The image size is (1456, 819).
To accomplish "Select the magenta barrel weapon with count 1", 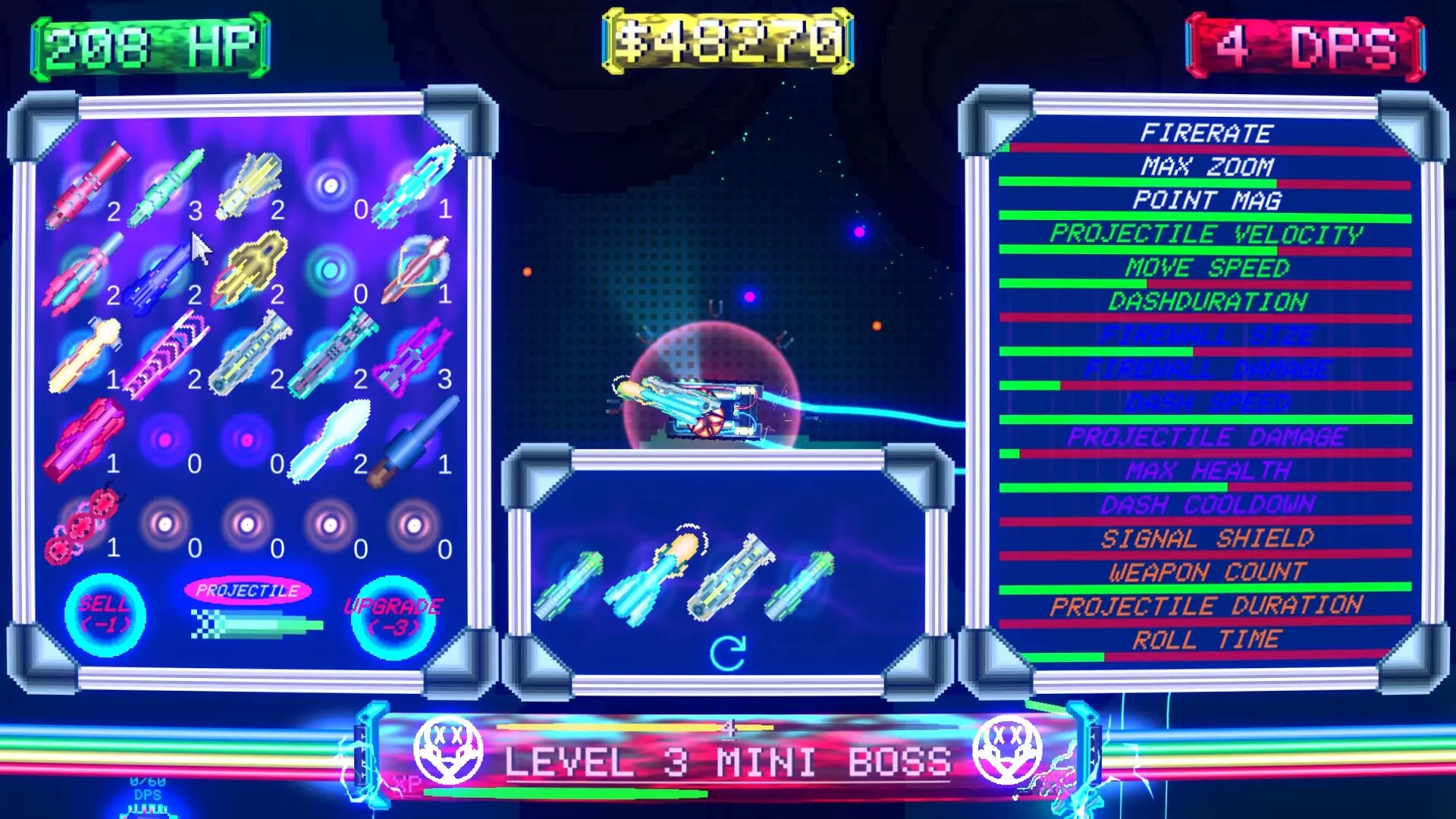I will pyautogui.click(x=83, y=440).
